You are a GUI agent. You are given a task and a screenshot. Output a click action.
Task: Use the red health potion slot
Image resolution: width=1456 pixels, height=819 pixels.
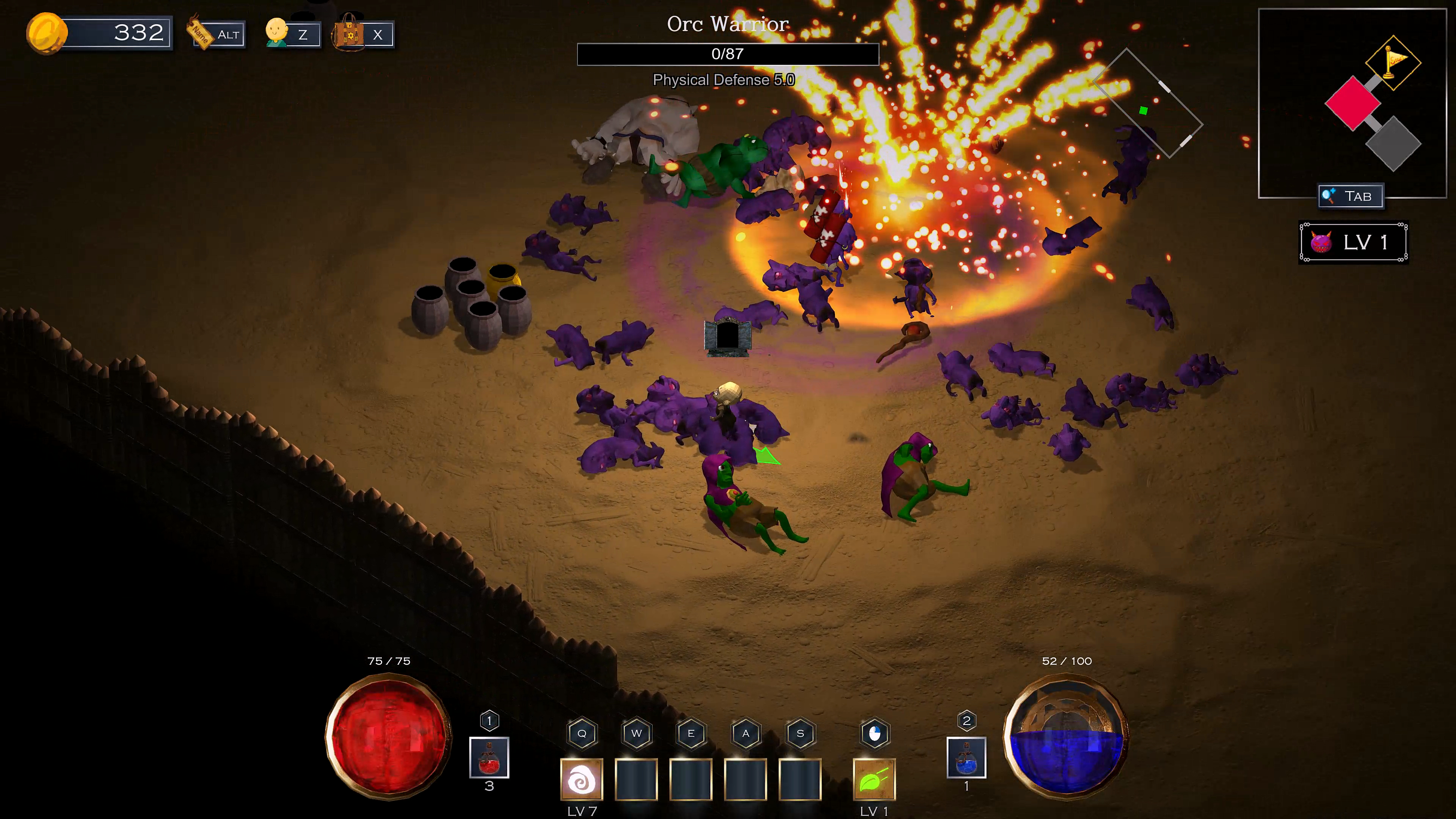point(489,758)
